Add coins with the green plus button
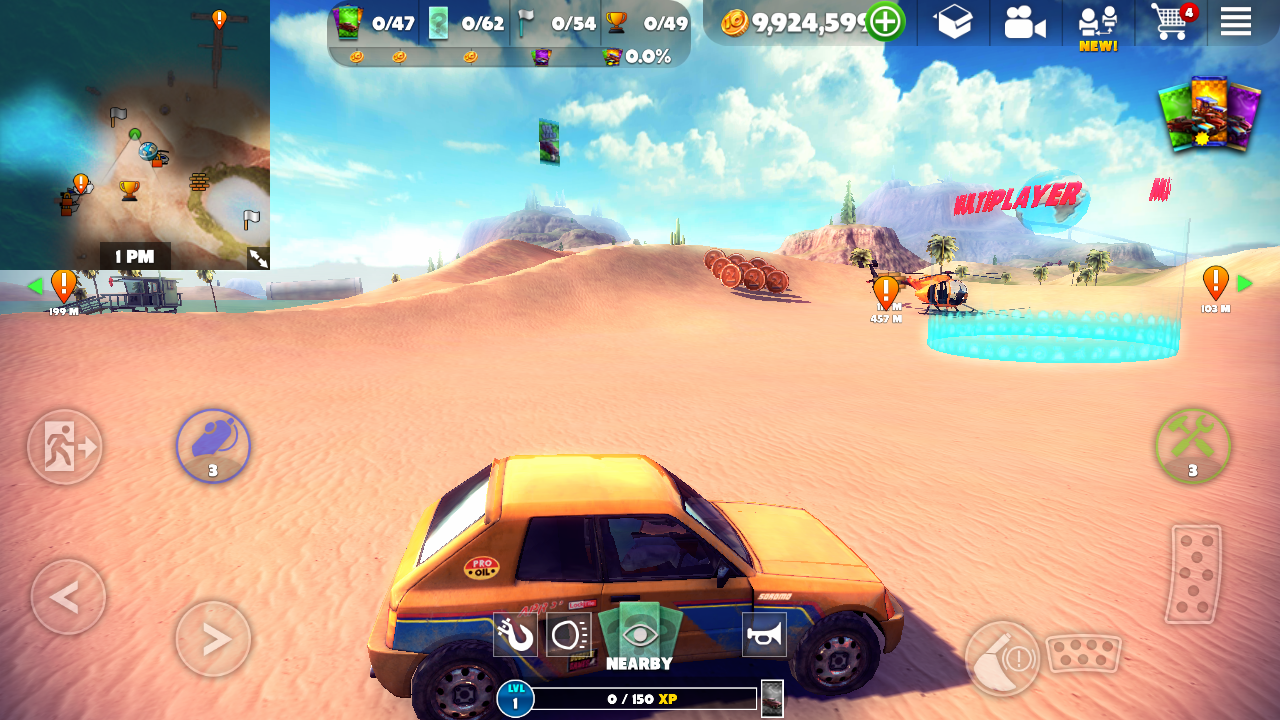Image resolution: width=1280 pixels, height=720 pixels. pyautogui.click(x=885, y=22)
